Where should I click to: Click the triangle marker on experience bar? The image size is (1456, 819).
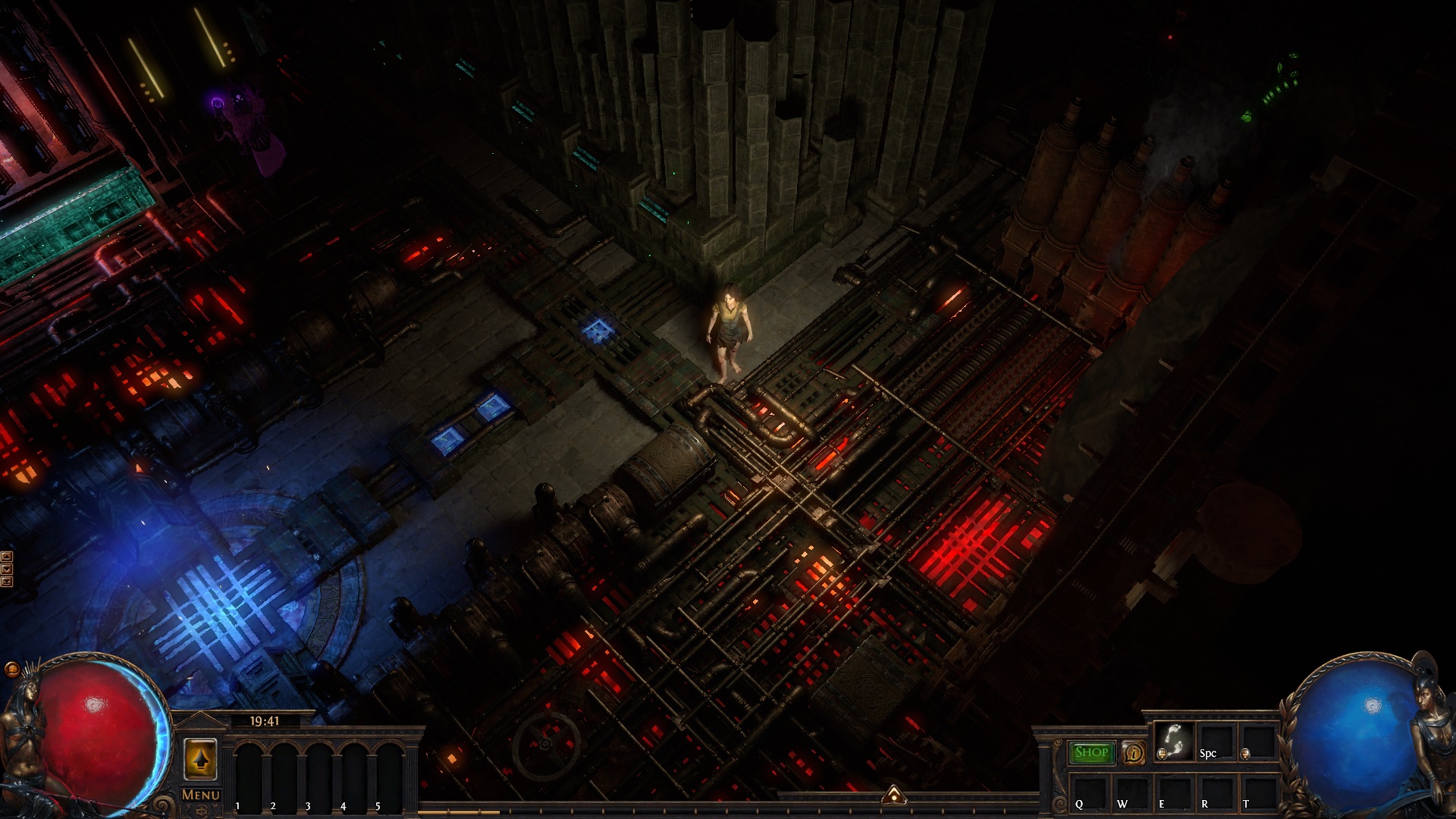coord(894,795)
